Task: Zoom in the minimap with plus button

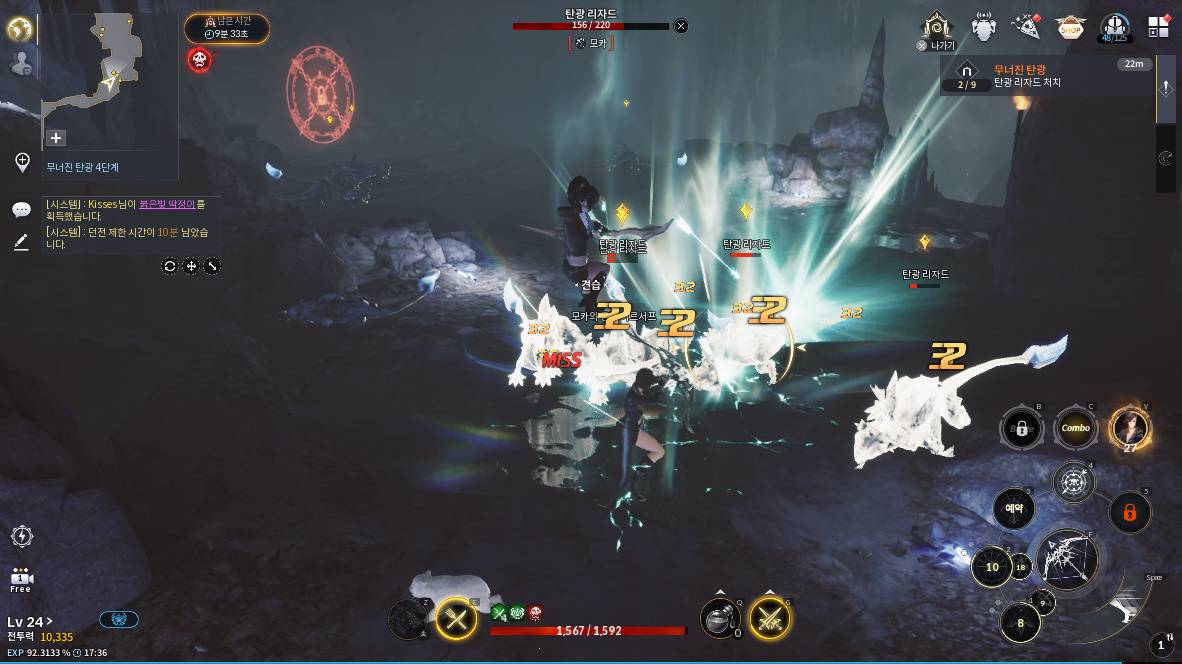Action: [x=56, y=138]
